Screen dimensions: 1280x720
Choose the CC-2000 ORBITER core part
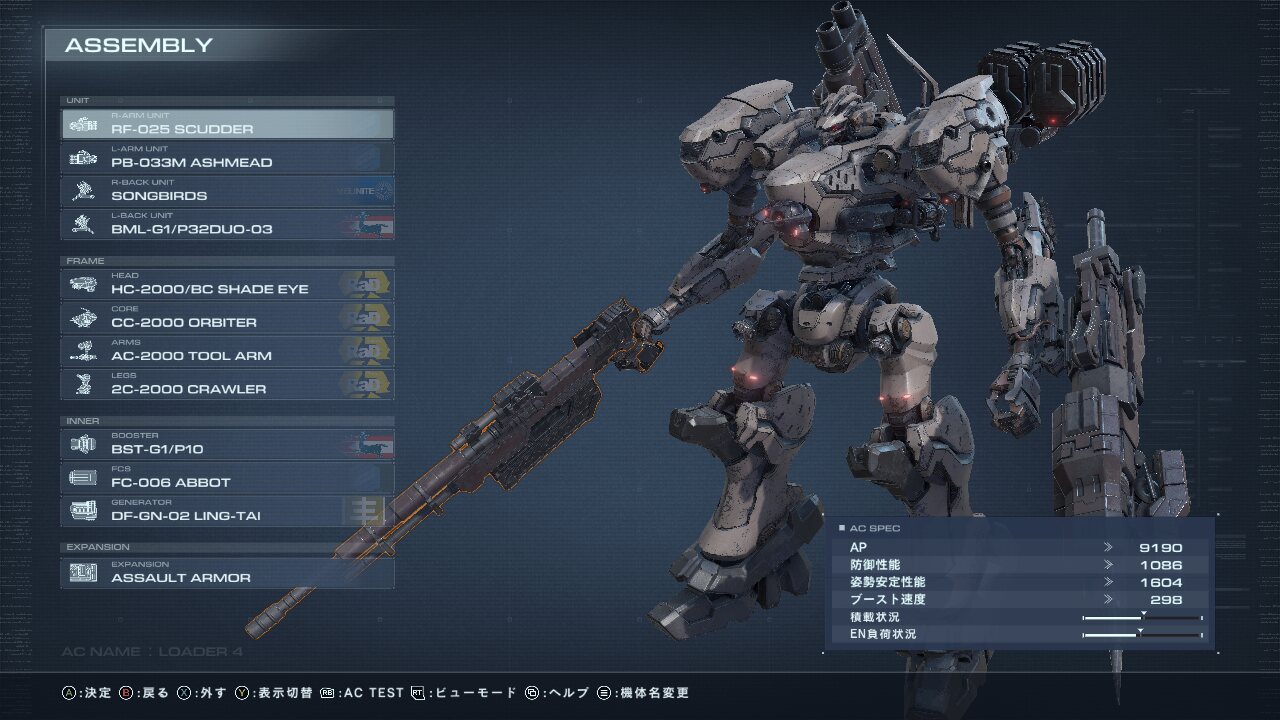pos(227,317)
